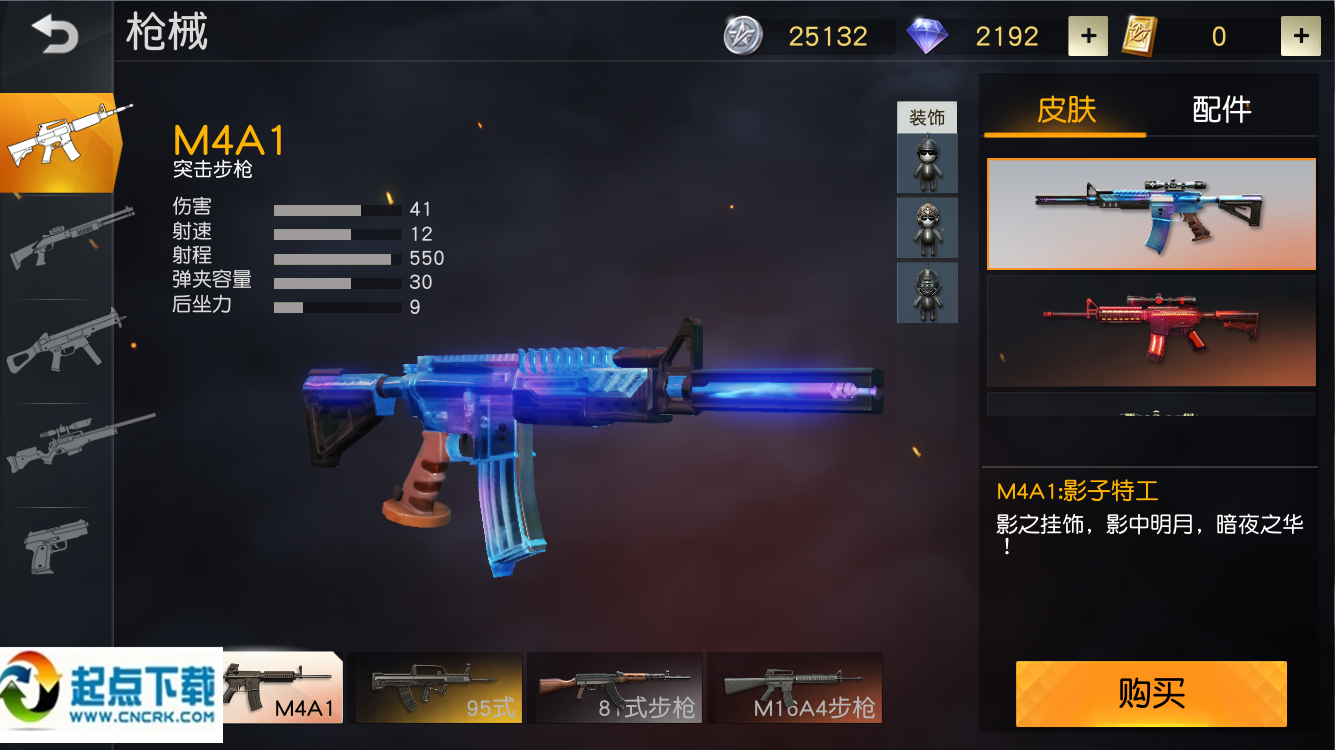1335x750 pixels.
Task: Open the submachine gun category
Action: tap(65, 342)
